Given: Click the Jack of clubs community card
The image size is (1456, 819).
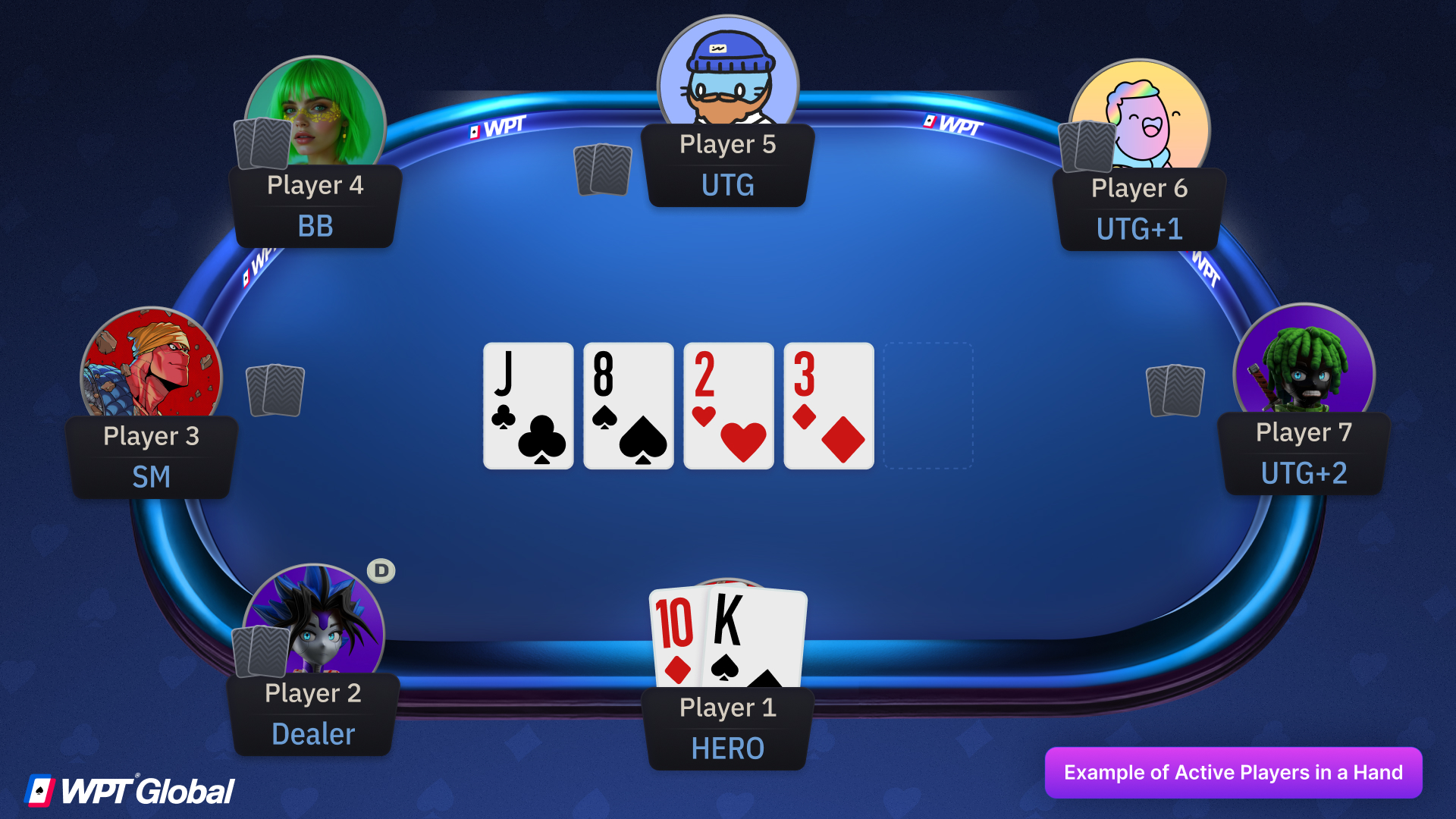Looking at the screenshot, I should pos(528,406).
